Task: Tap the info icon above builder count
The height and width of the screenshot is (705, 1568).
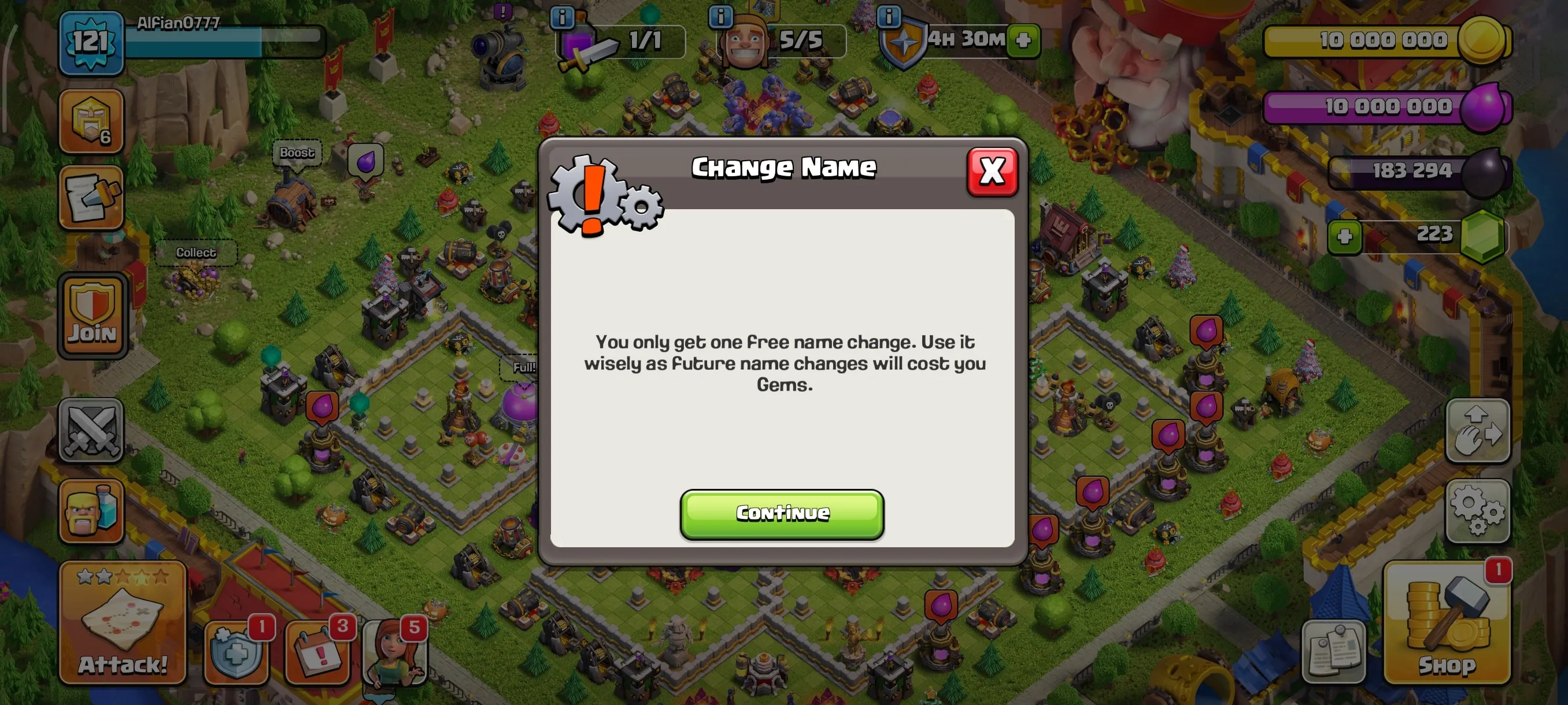Action: pos(722,17)
